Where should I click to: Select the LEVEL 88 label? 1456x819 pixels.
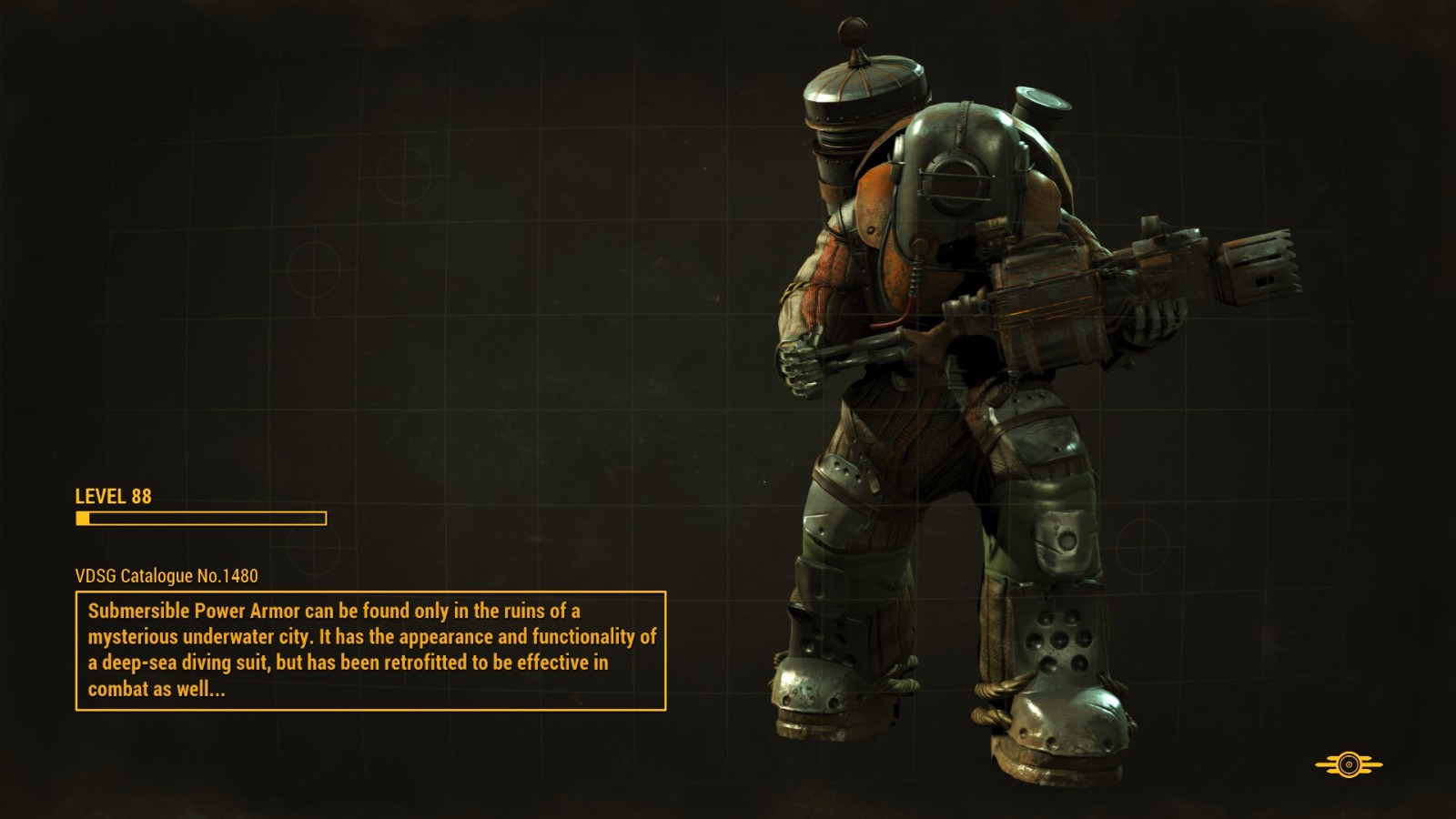point(114,498)
